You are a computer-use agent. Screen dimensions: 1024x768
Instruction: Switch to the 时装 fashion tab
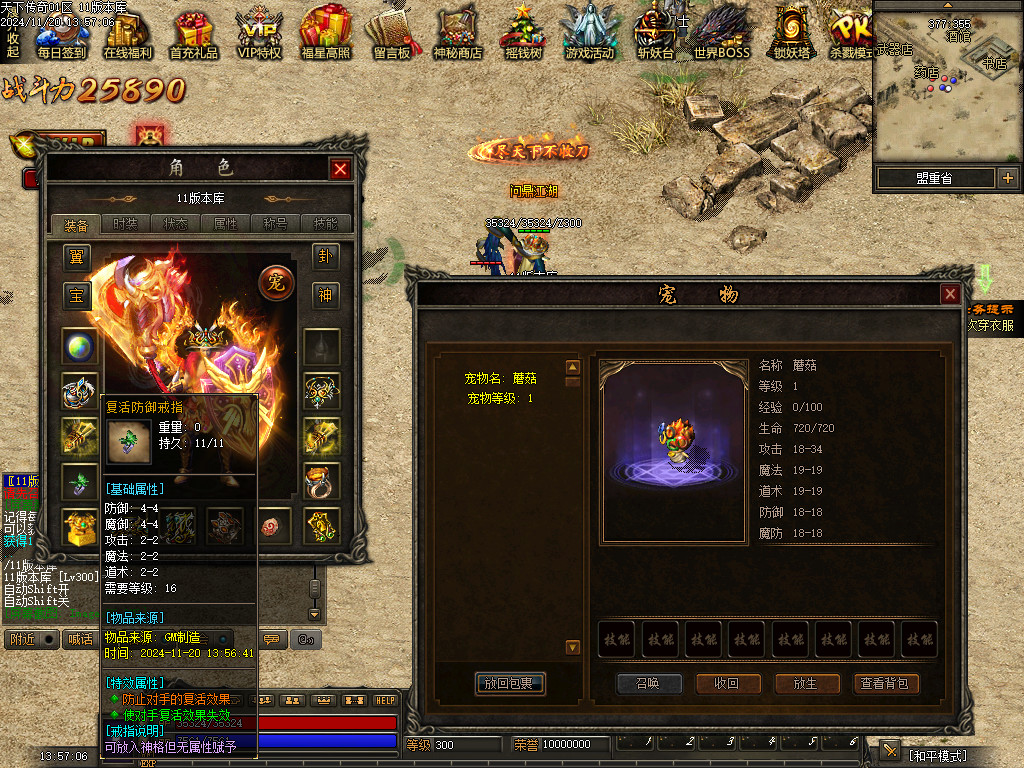126,224
